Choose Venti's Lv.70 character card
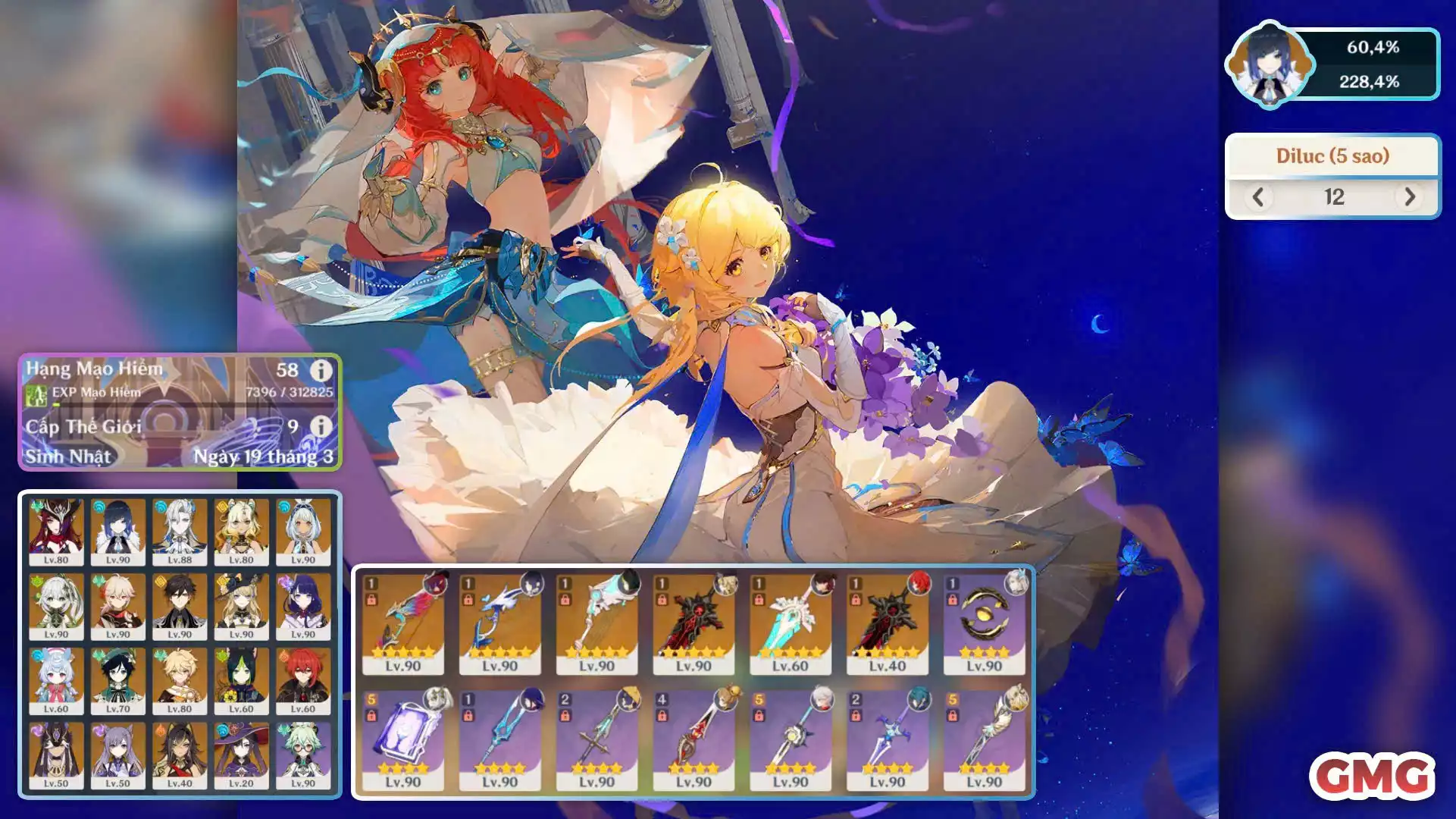 coord(118,679)
